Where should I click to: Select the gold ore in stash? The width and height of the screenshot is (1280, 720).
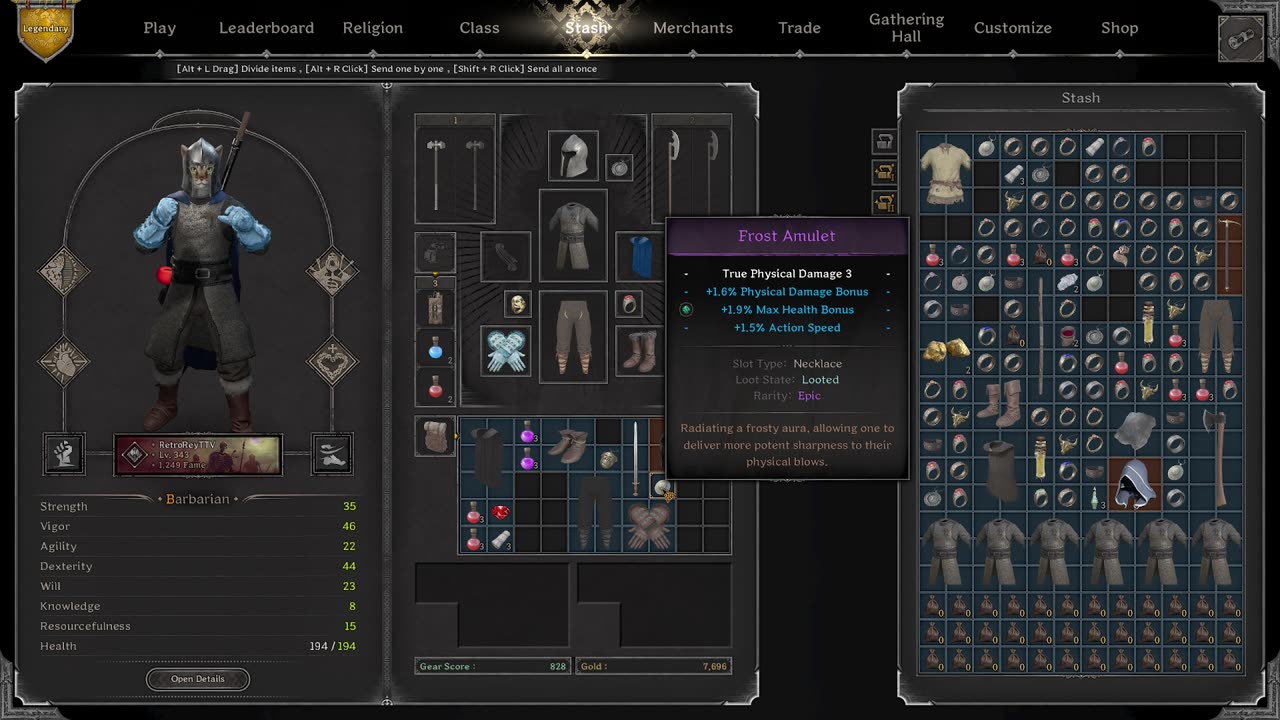[945, 350]
